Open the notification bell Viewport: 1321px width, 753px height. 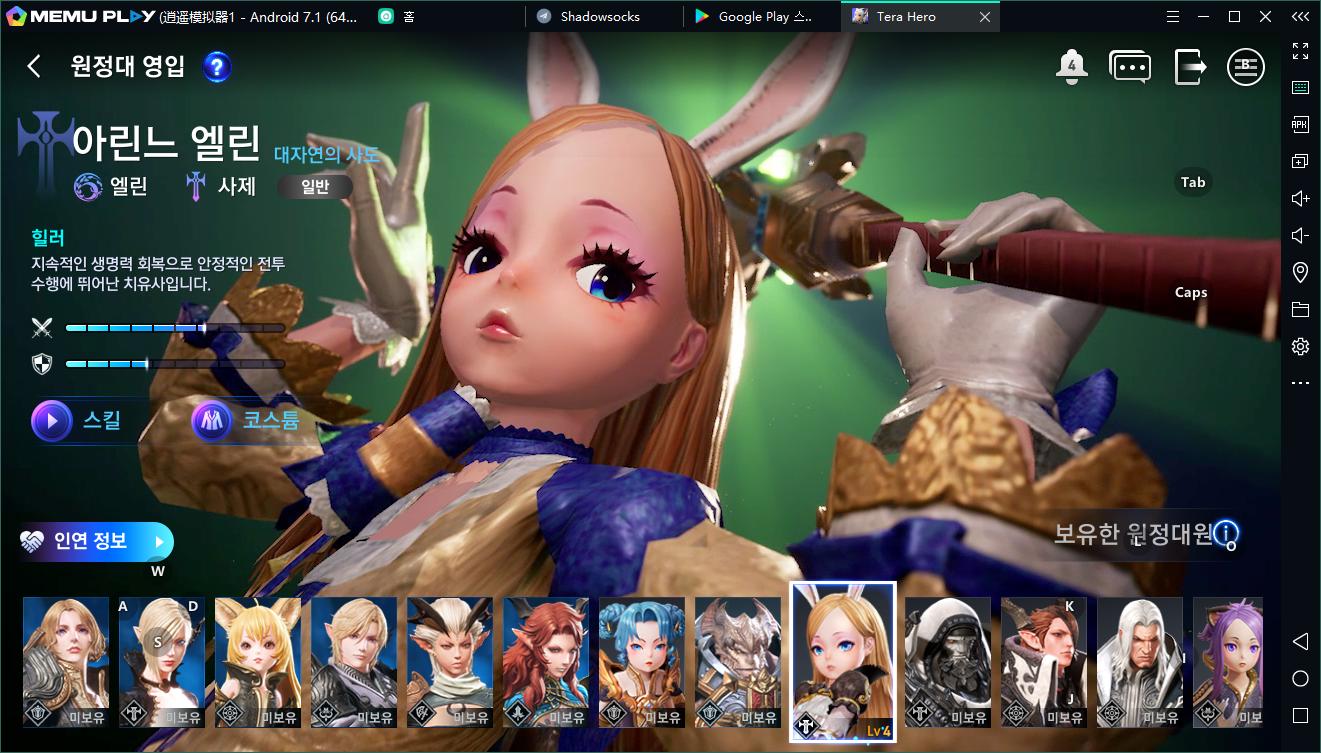pos(1071,67)
